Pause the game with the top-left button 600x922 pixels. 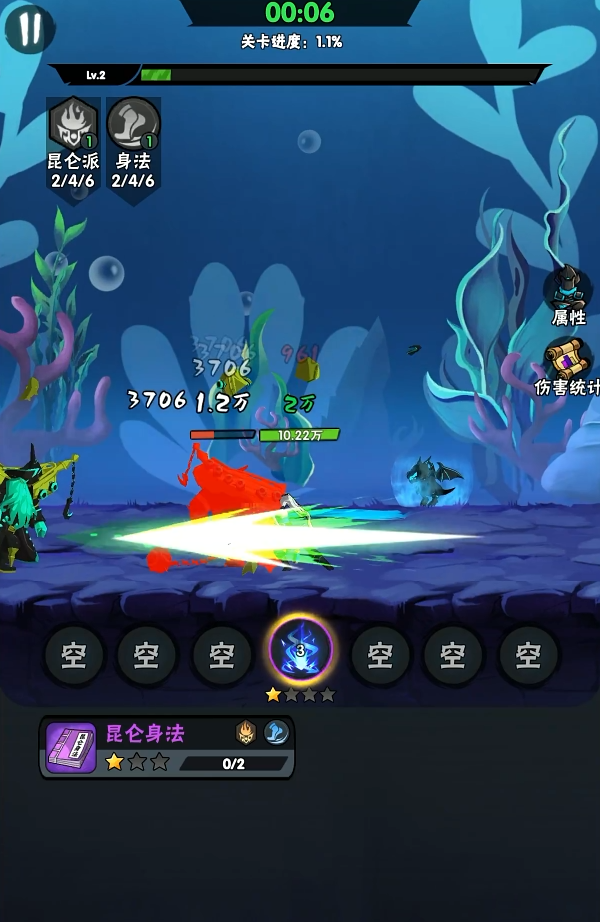(x=30, y=30)
